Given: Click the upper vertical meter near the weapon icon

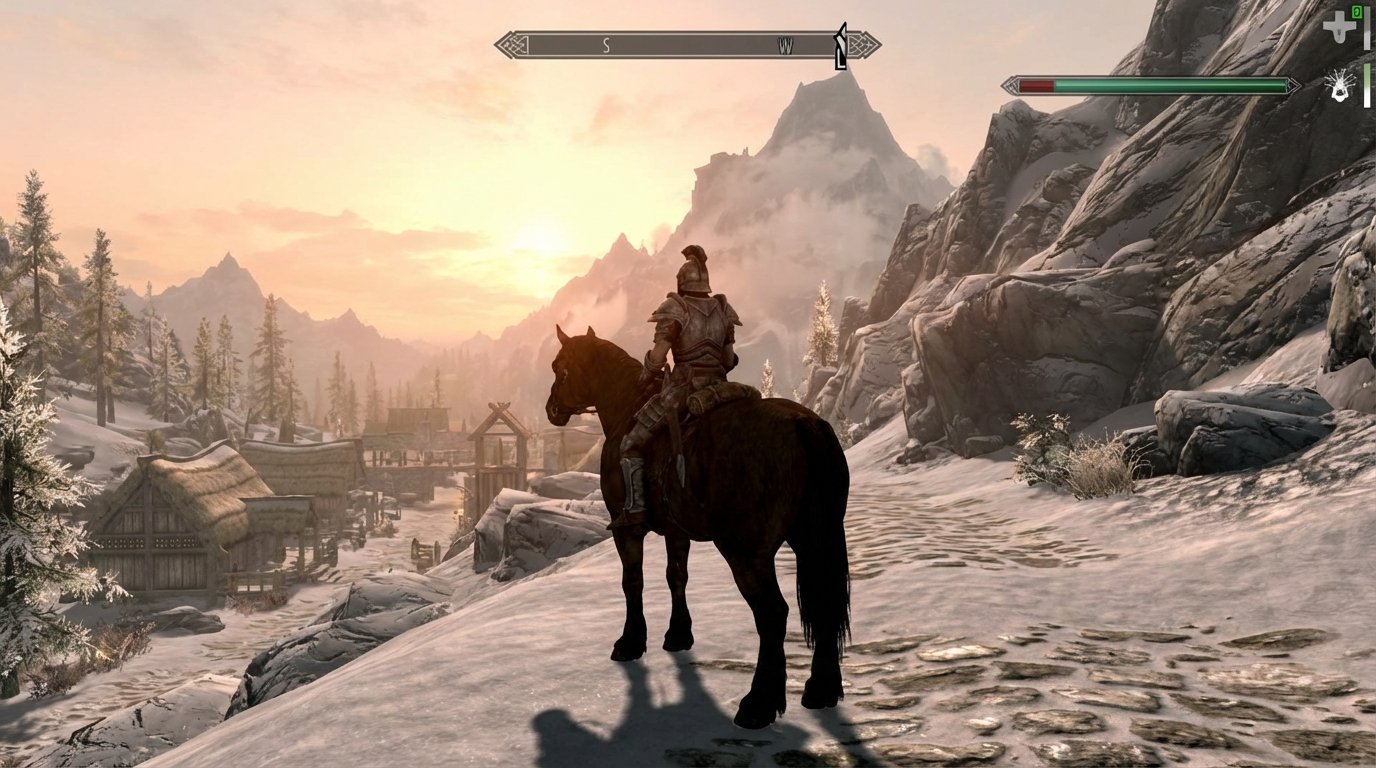Looking at the screenshot, I should pos(1367,28).
